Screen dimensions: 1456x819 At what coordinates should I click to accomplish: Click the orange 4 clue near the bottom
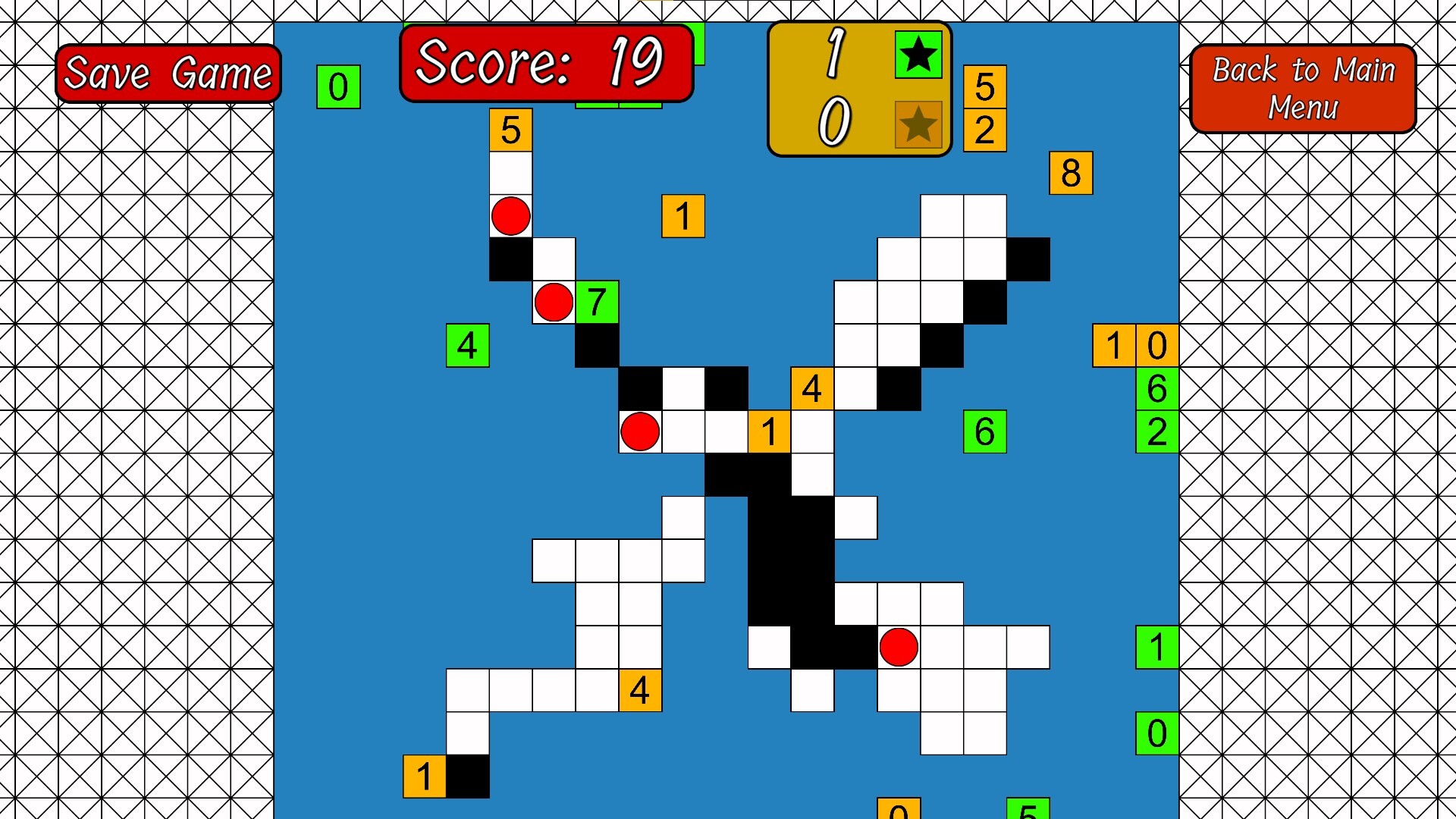click(639, 691)
